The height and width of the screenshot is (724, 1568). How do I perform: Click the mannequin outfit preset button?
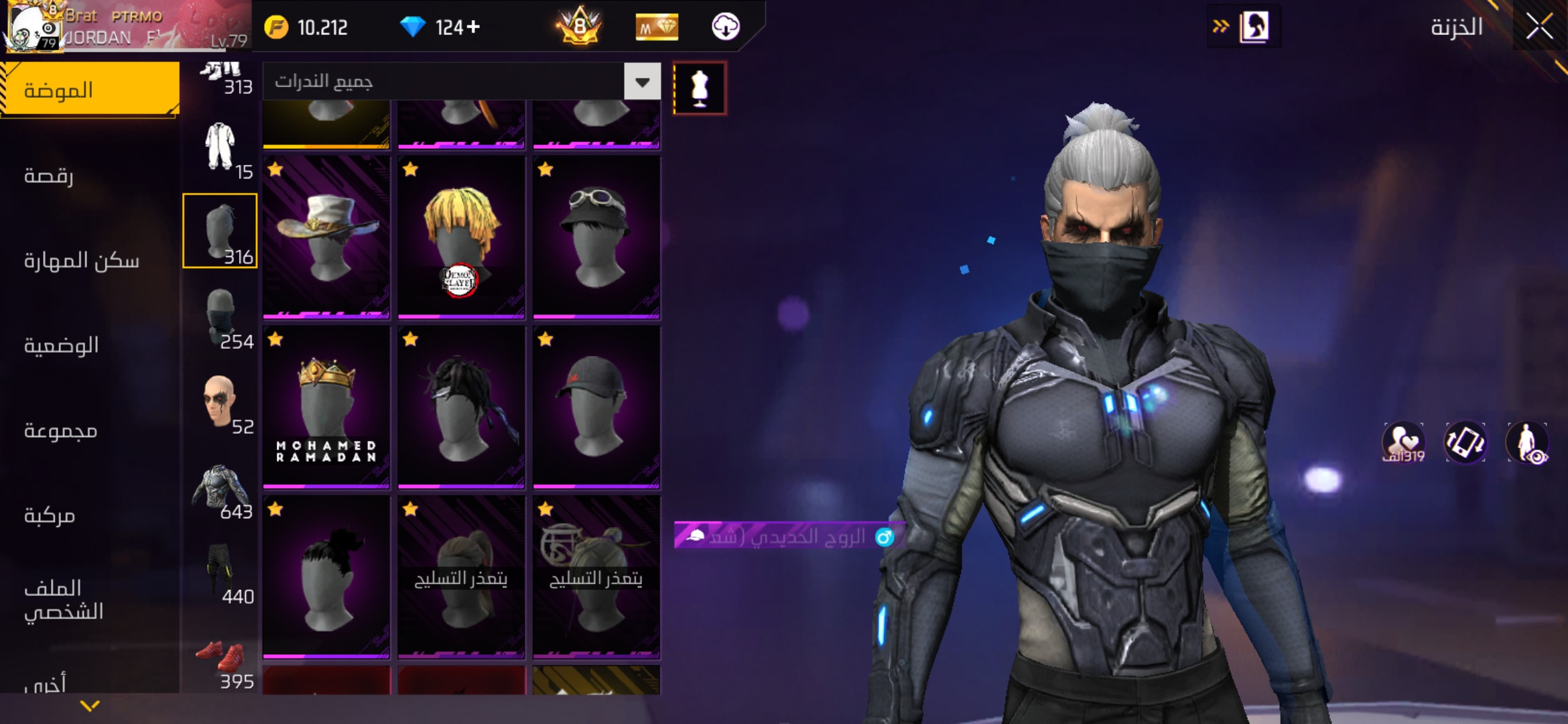pos(700,88)
